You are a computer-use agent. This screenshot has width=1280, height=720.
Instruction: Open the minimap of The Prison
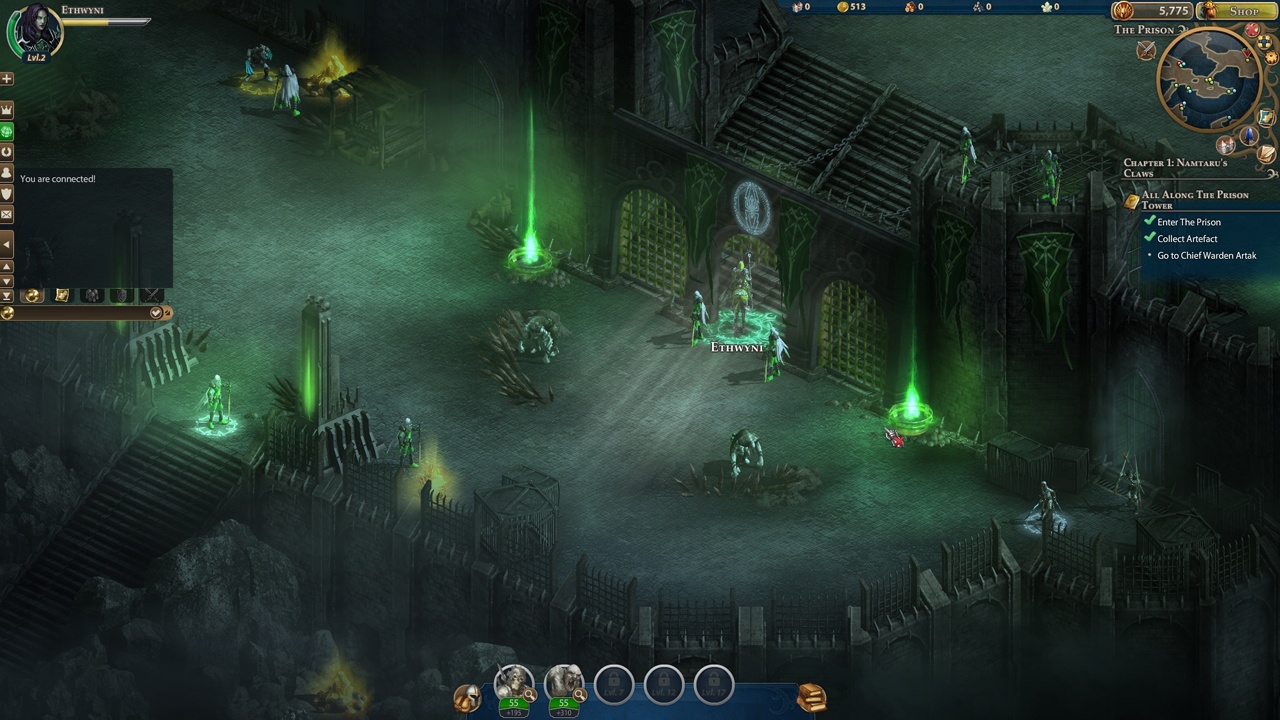coord(1210,78)
